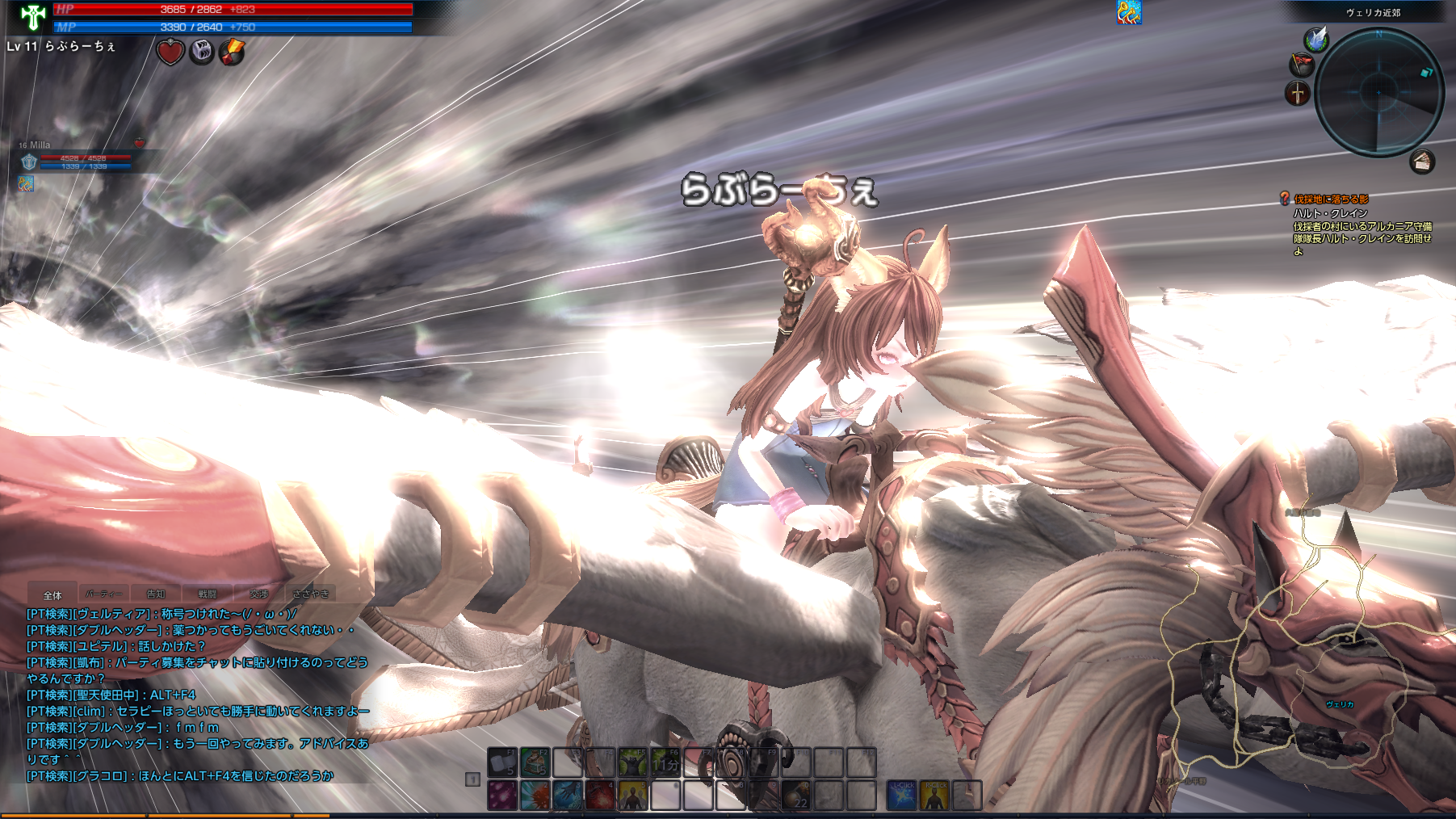Switch to the 全体 chat tab
Viewport: 1456px width, 819px height.
point(52,594)
